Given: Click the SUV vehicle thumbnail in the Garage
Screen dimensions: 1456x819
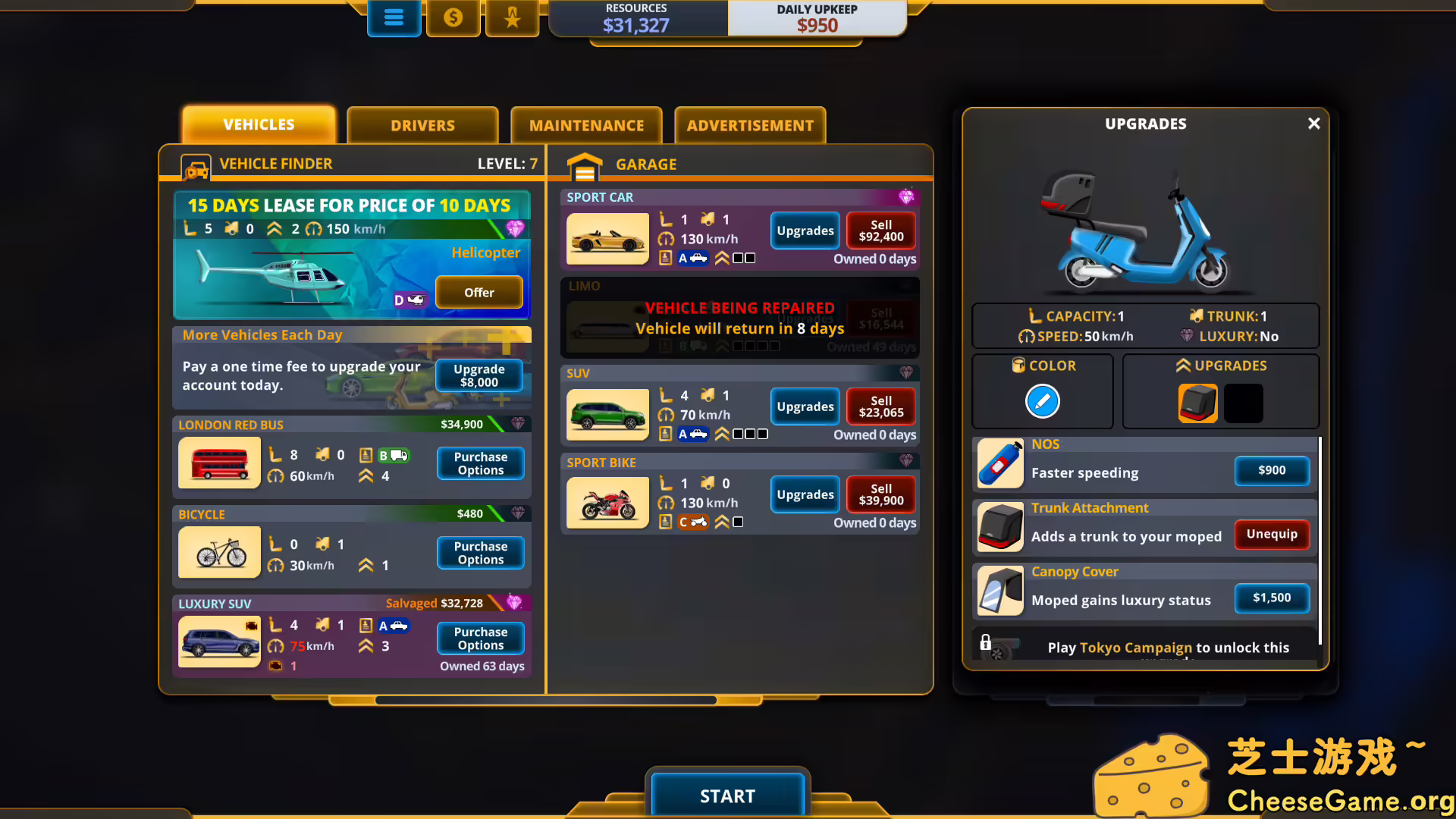Looking at the screenshot, I should pos(607,415).
